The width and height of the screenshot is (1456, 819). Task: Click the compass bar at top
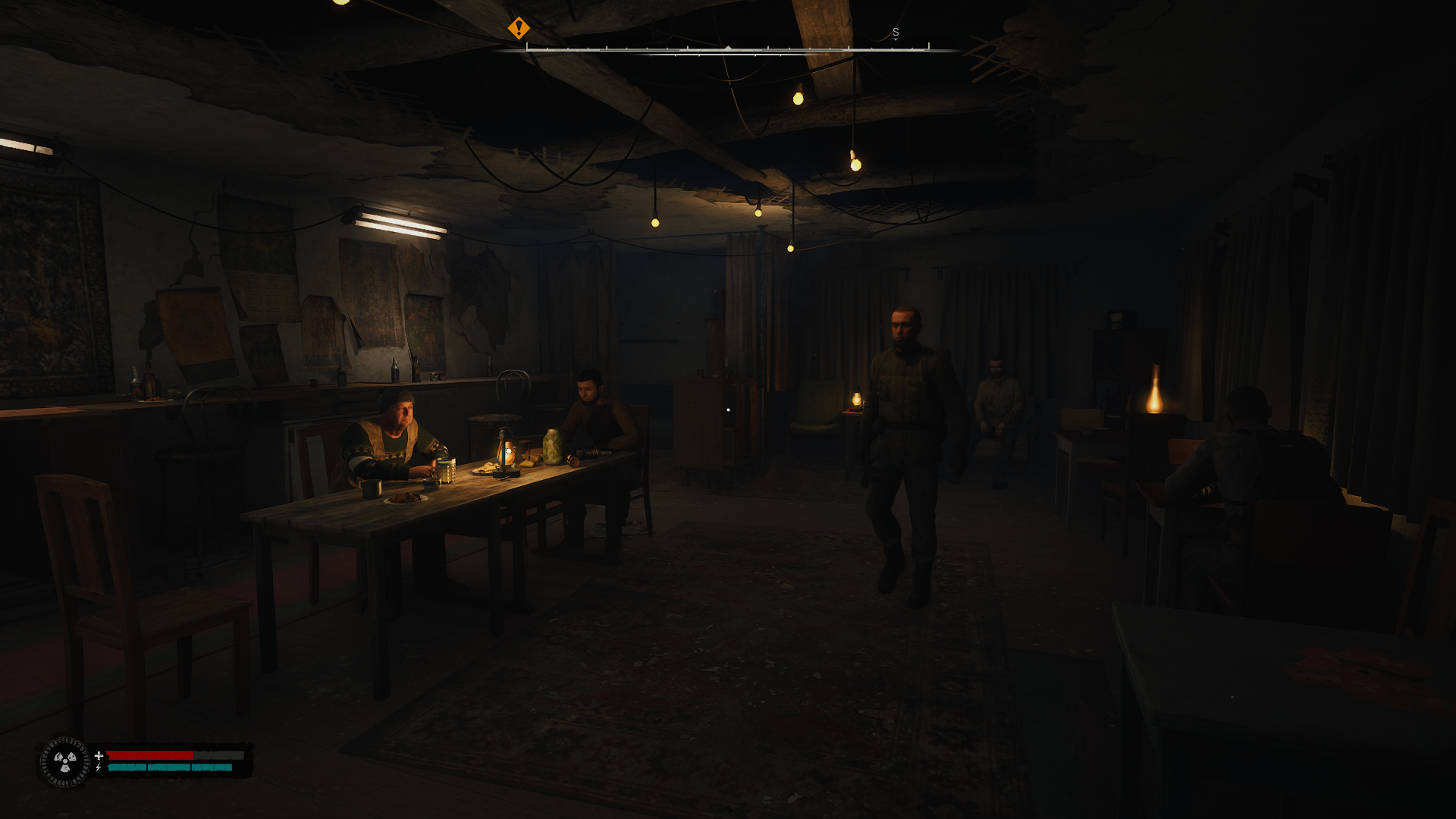click(x=727, y=49)
